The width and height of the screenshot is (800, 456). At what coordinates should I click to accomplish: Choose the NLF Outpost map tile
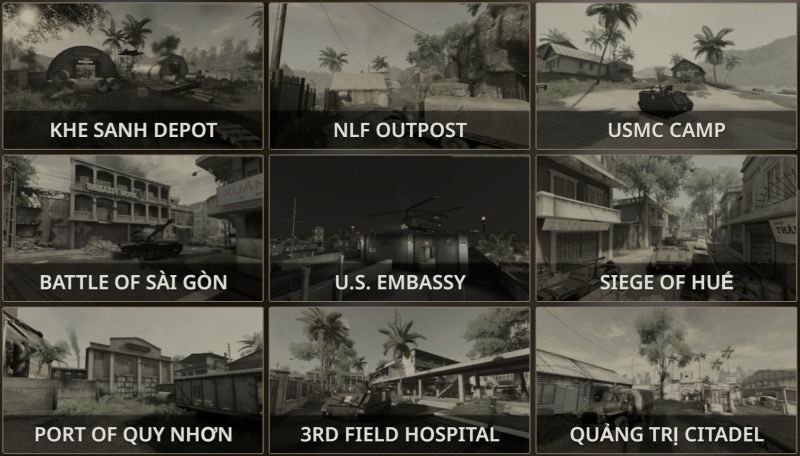pyautogui.click(x=400, y=76)
